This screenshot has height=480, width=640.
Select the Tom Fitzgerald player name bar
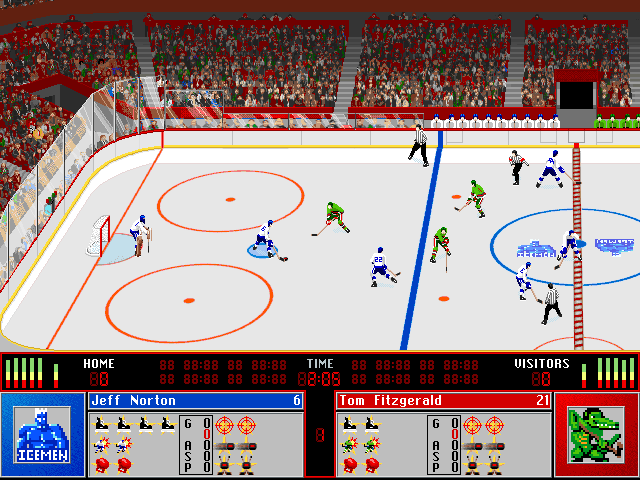(x=444, y=401)
